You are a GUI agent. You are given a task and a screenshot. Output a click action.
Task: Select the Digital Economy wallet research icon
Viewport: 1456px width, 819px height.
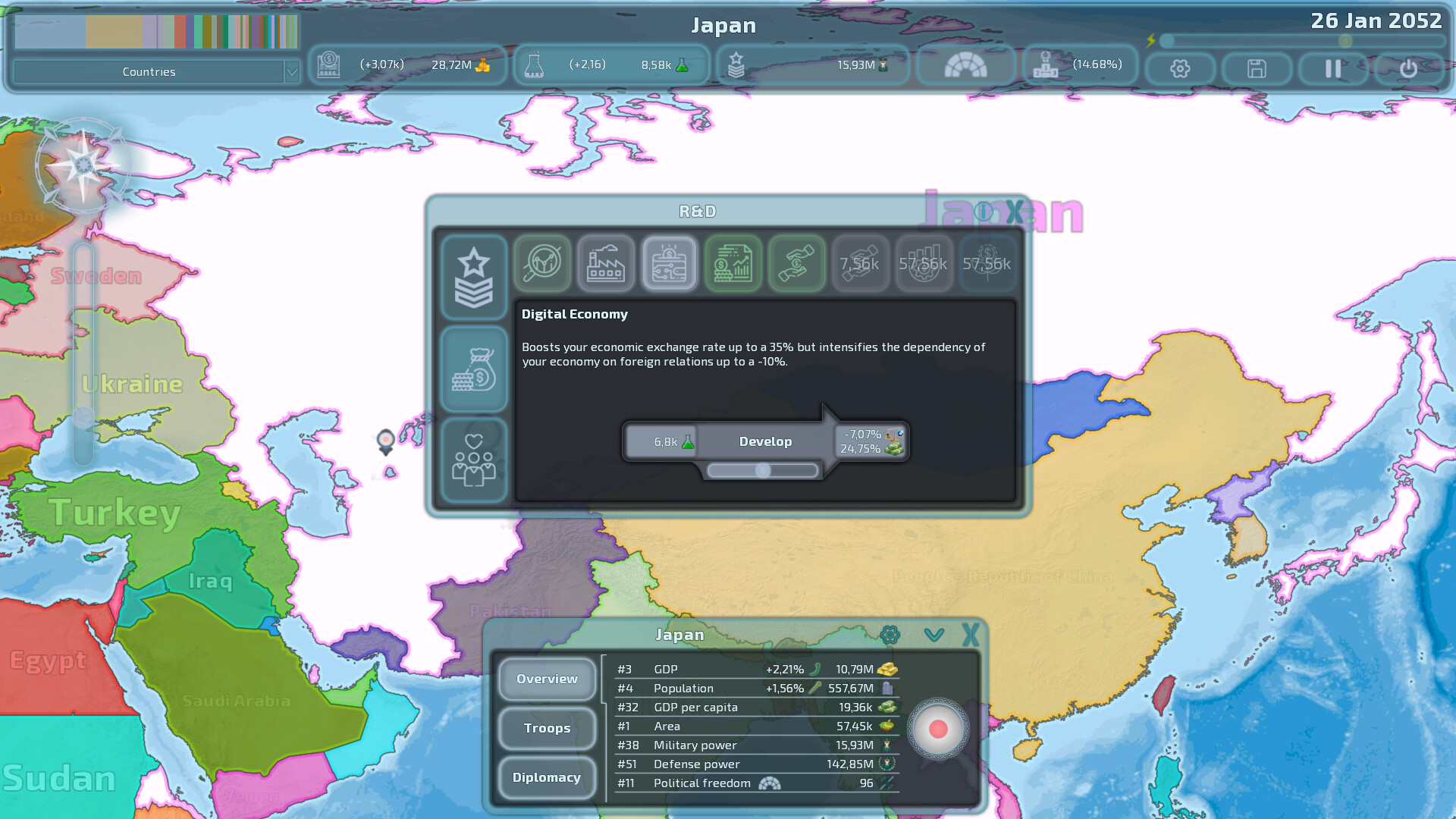(669, 264)
